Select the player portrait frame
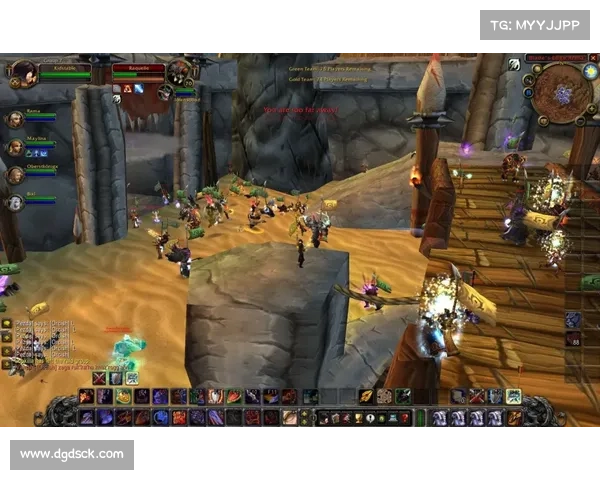The height and width of the screenshot is (480, 600). (24, 71)
